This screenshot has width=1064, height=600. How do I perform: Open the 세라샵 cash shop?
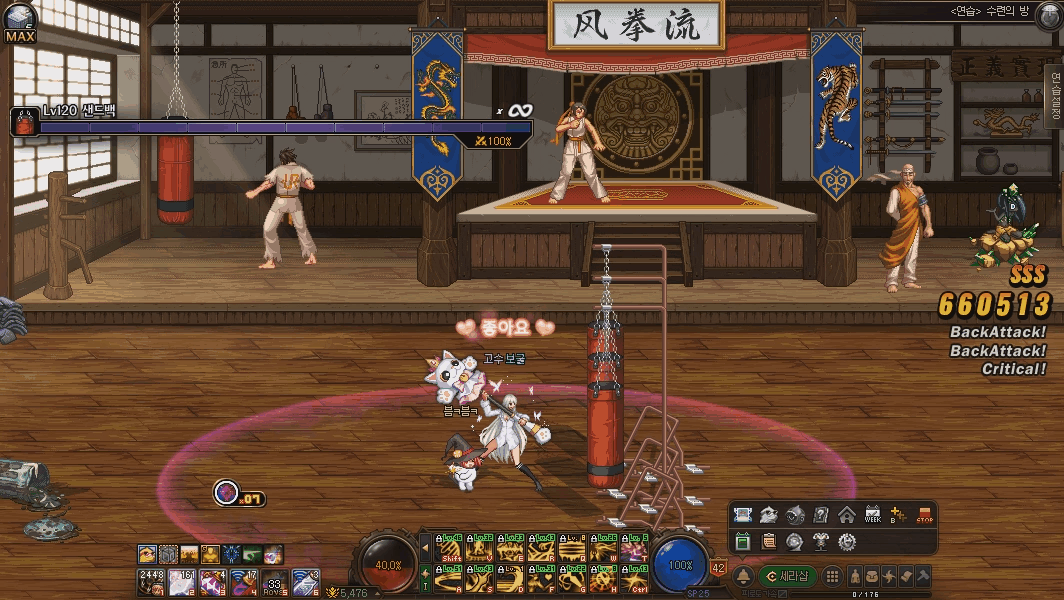pos(788,576)
